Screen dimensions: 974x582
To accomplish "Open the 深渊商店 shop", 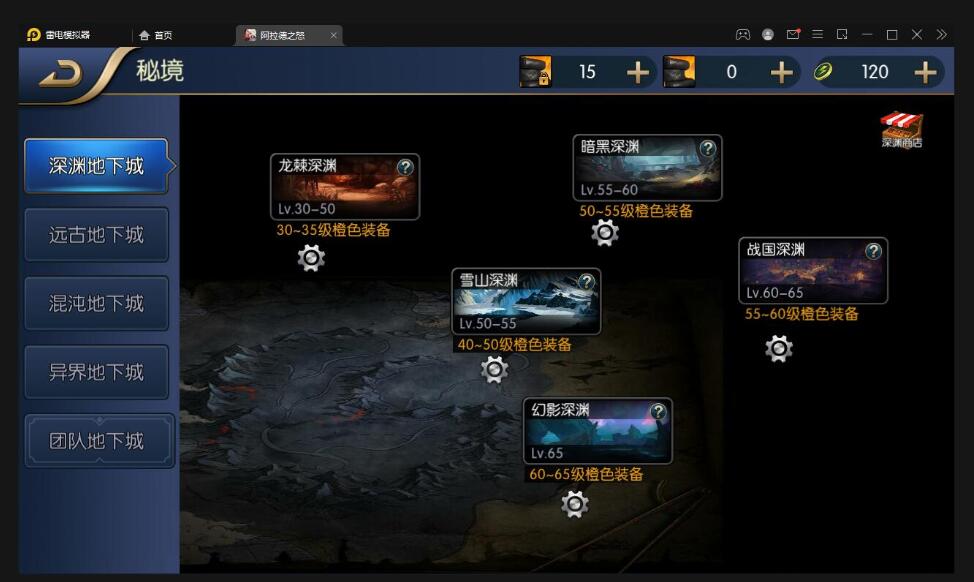I will tap(901, 130).
